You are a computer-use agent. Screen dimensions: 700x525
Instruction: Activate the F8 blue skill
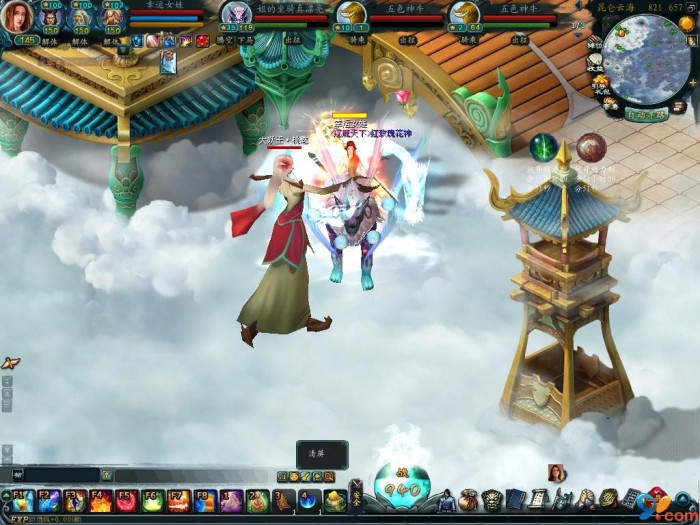tap(204, 500)
